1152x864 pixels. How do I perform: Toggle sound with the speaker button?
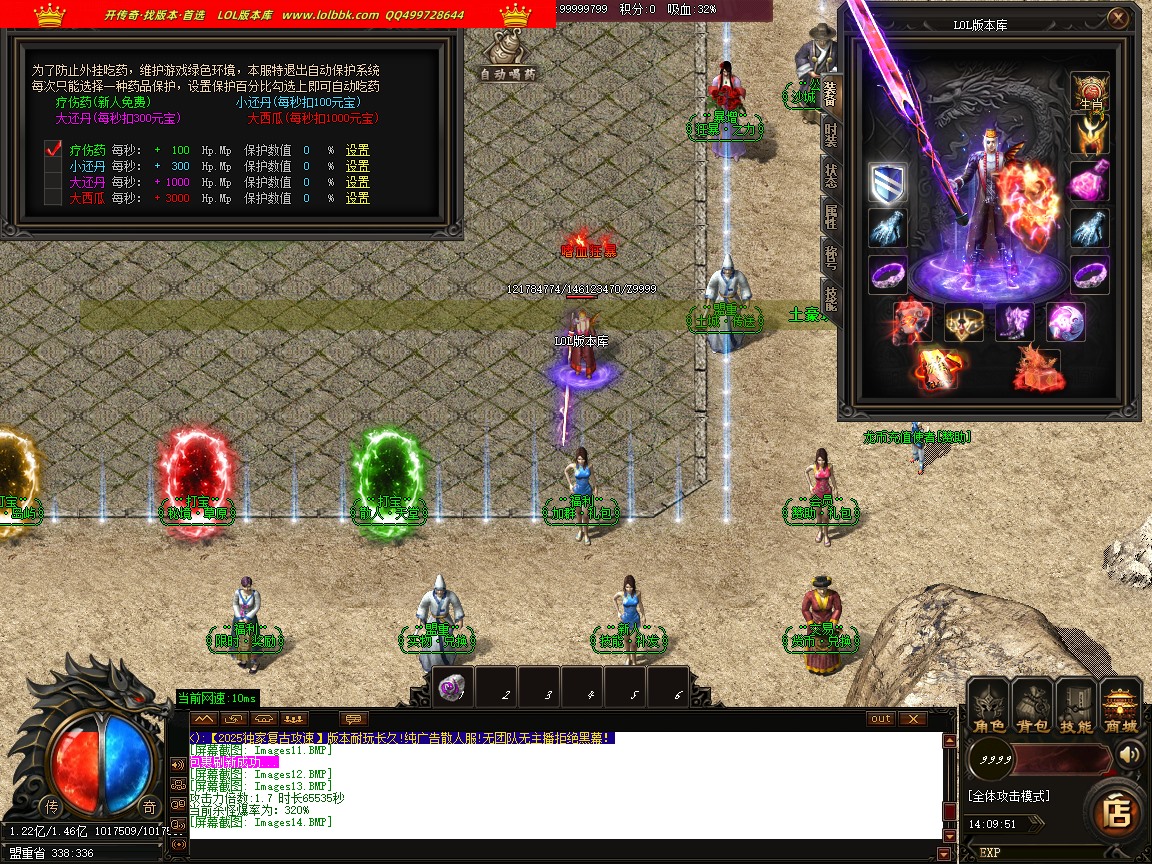pyautogui.click(x=1131, y=755)
